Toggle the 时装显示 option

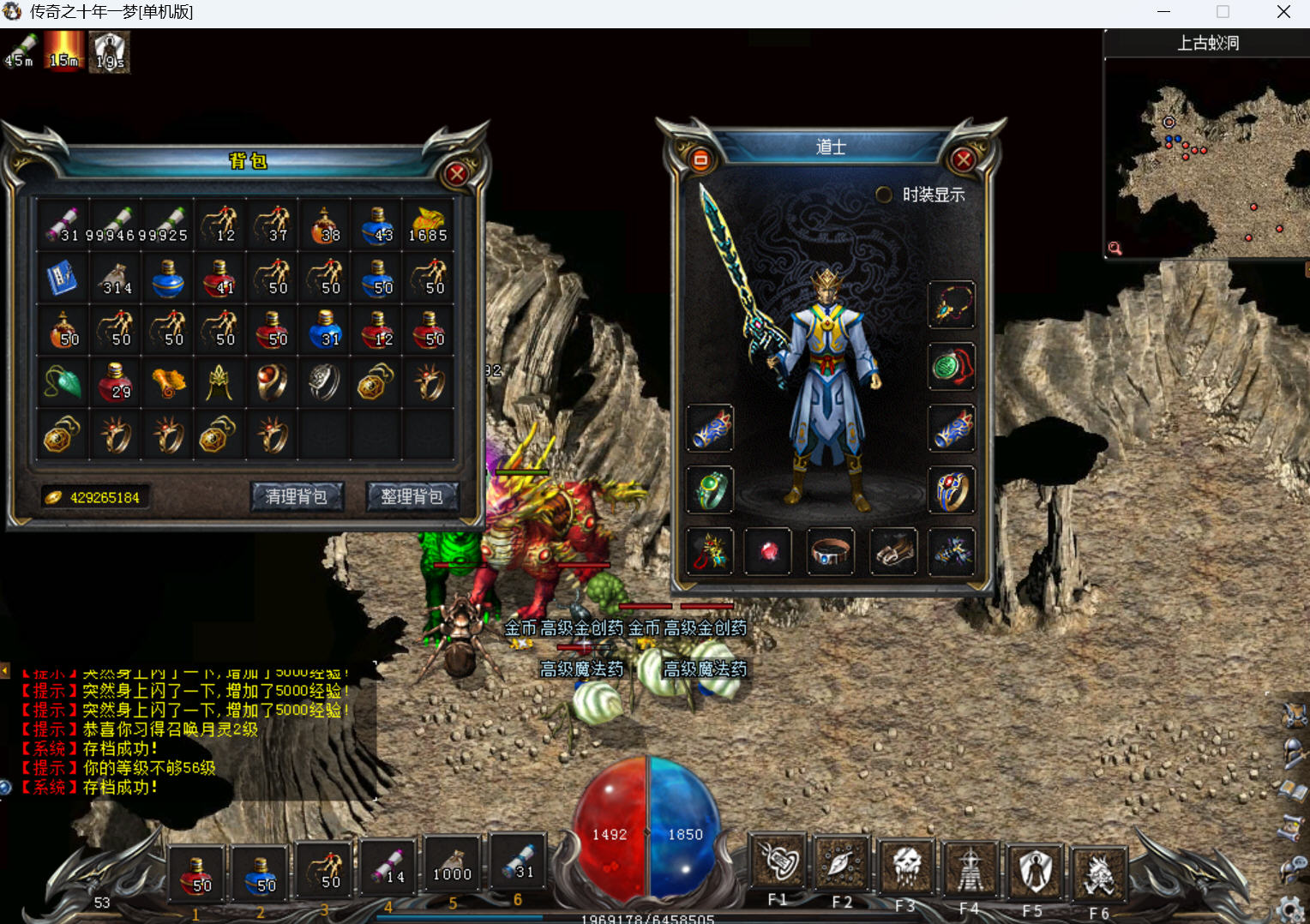[x=884, y=195]
